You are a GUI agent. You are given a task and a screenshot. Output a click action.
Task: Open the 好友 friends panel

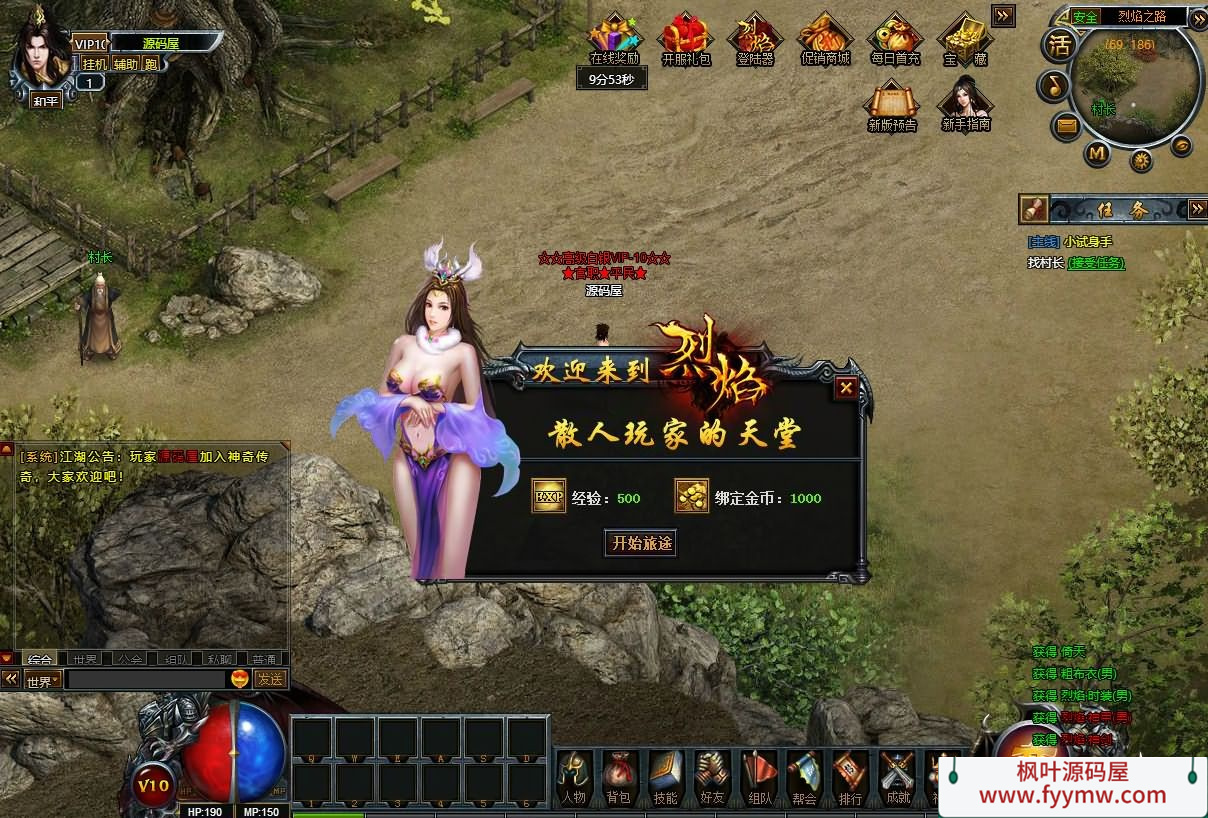point(711,777)
